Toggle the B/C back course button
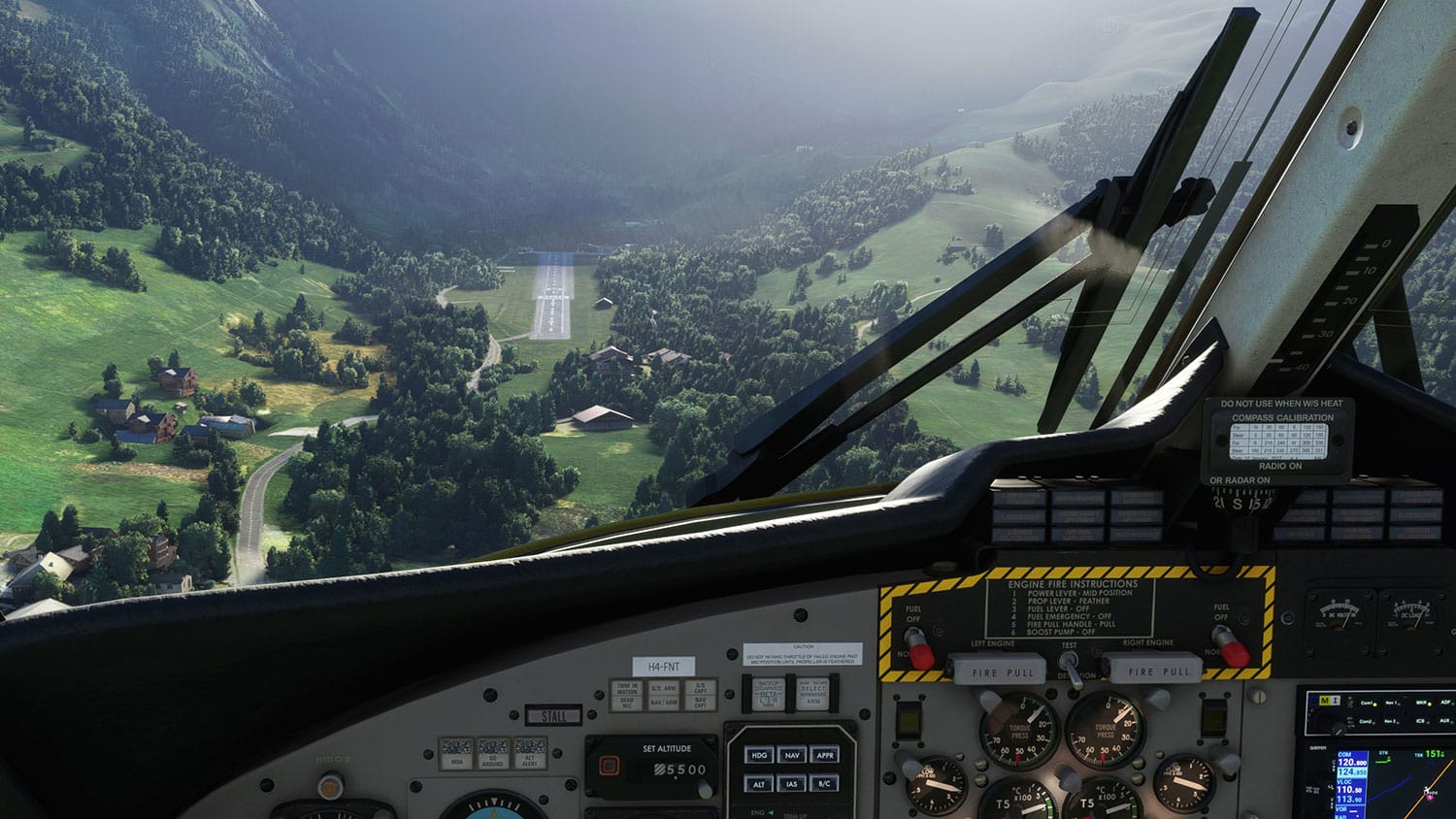1456x819 pixels. click(825, 784)
